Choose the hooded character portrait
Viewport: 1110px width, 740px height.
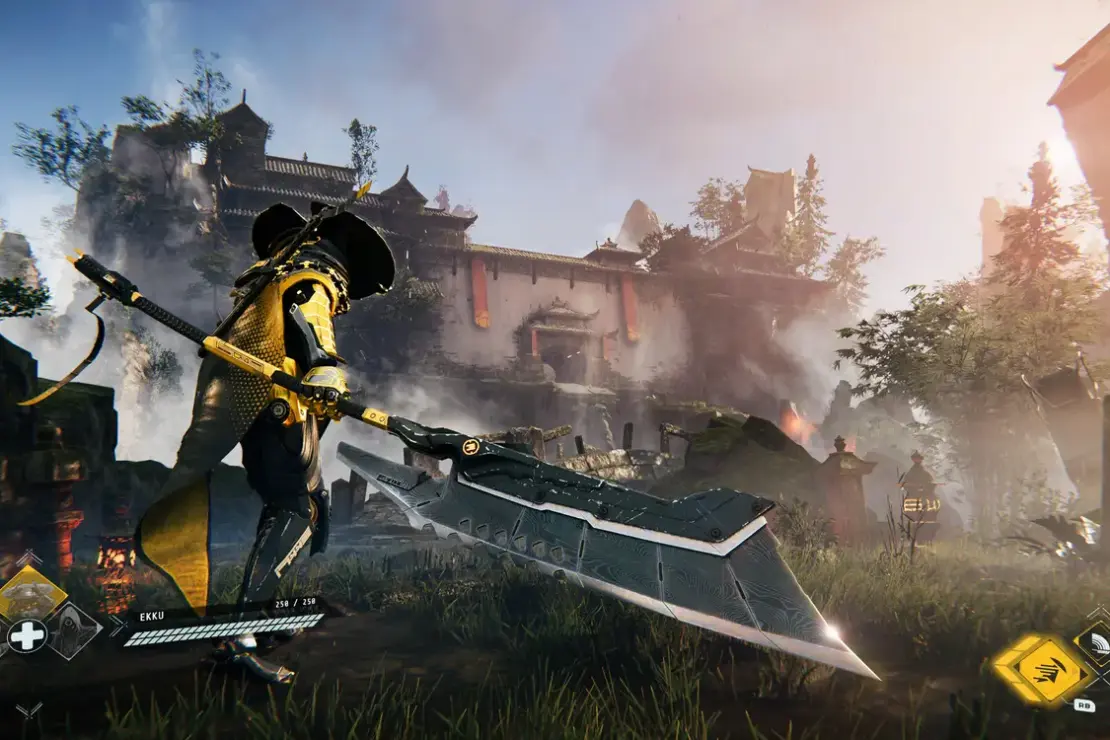pos(74,630)
